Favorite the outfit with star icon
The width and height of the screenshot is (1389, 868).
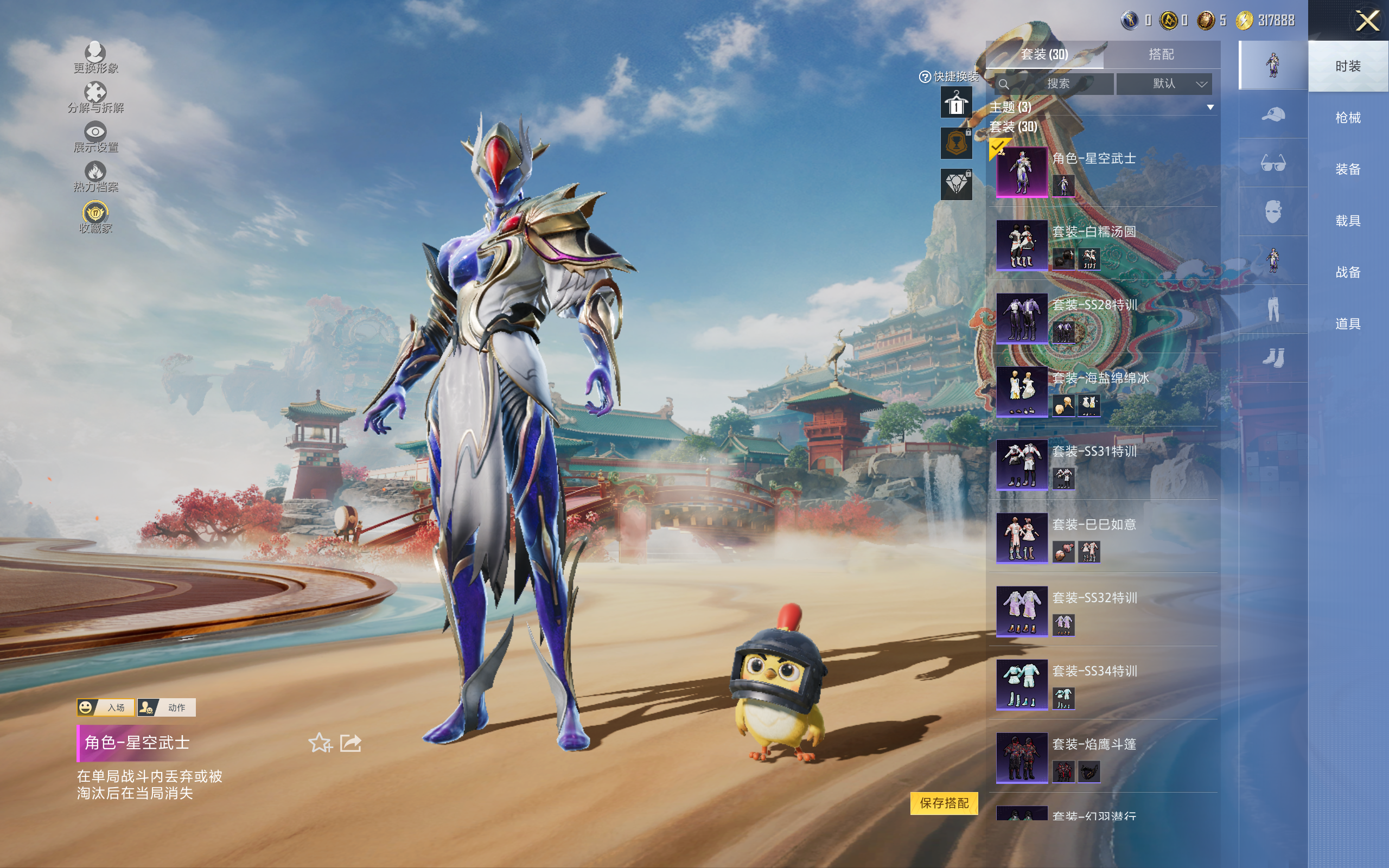[x=320, y=743]
